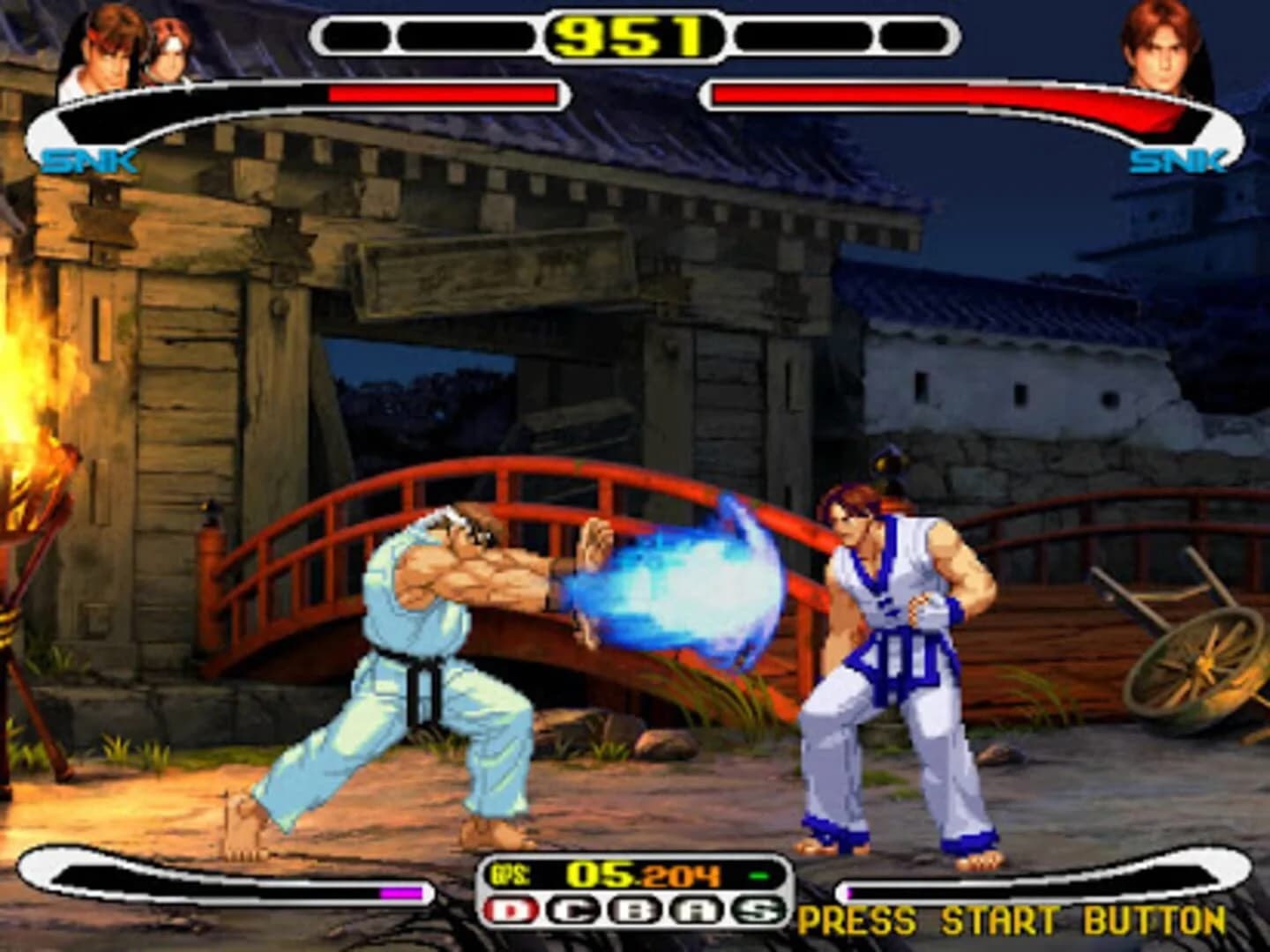Select the S grade icon
The image size is (1270, 952).
757,909
